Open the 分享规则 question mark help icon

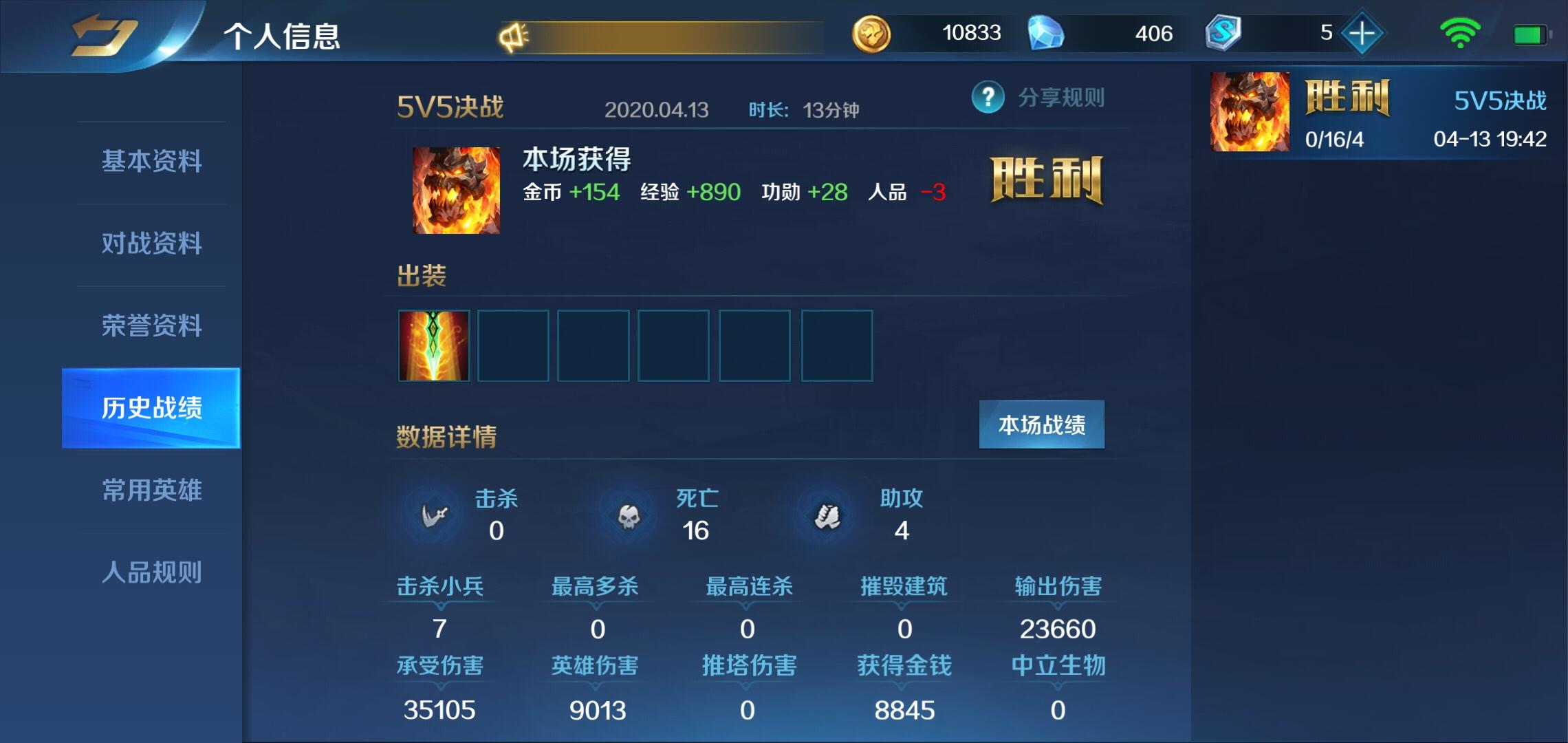(x=987, y=98)
